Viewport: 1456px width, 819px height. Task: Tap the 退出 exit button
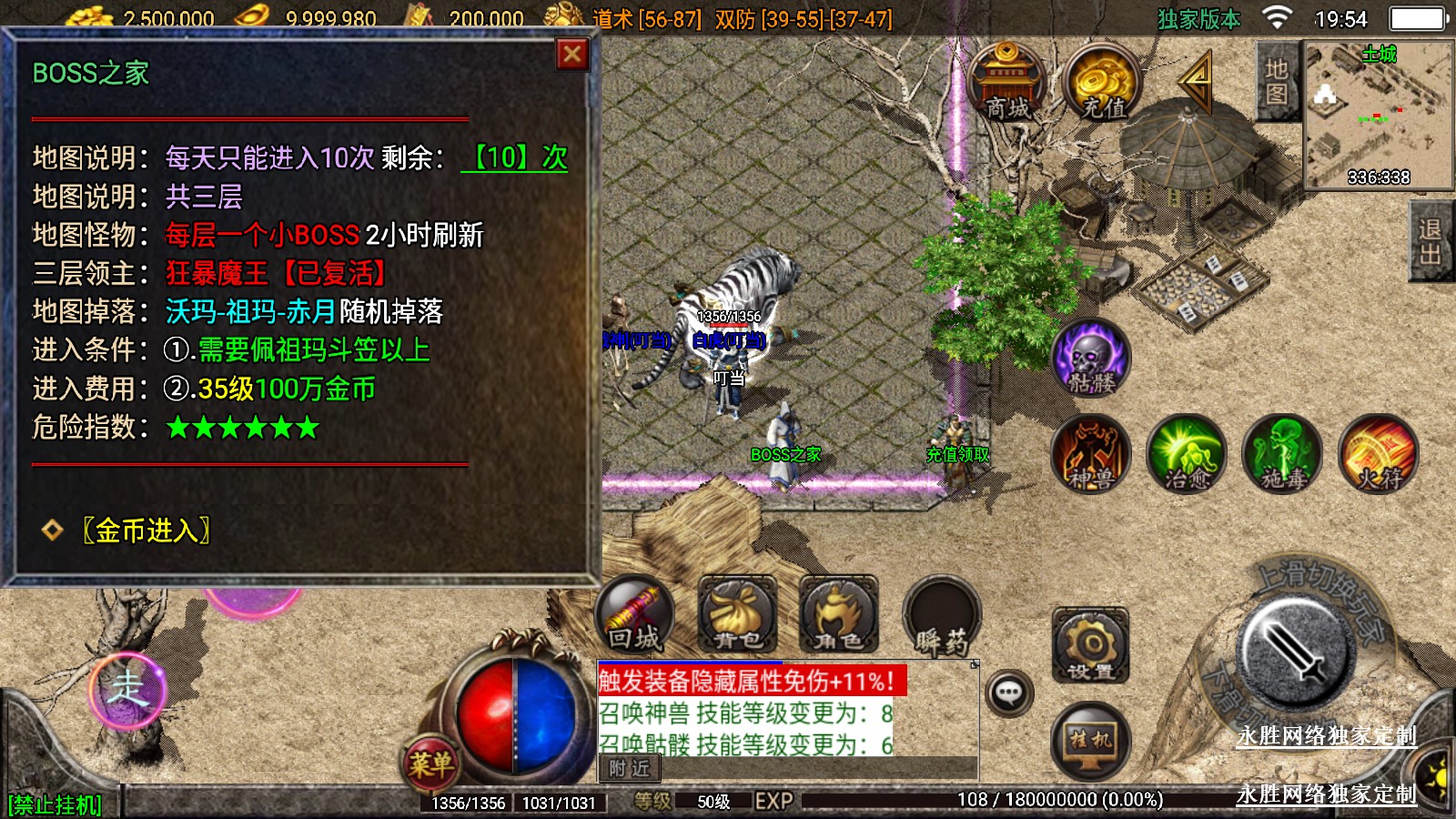point(1431,242)
